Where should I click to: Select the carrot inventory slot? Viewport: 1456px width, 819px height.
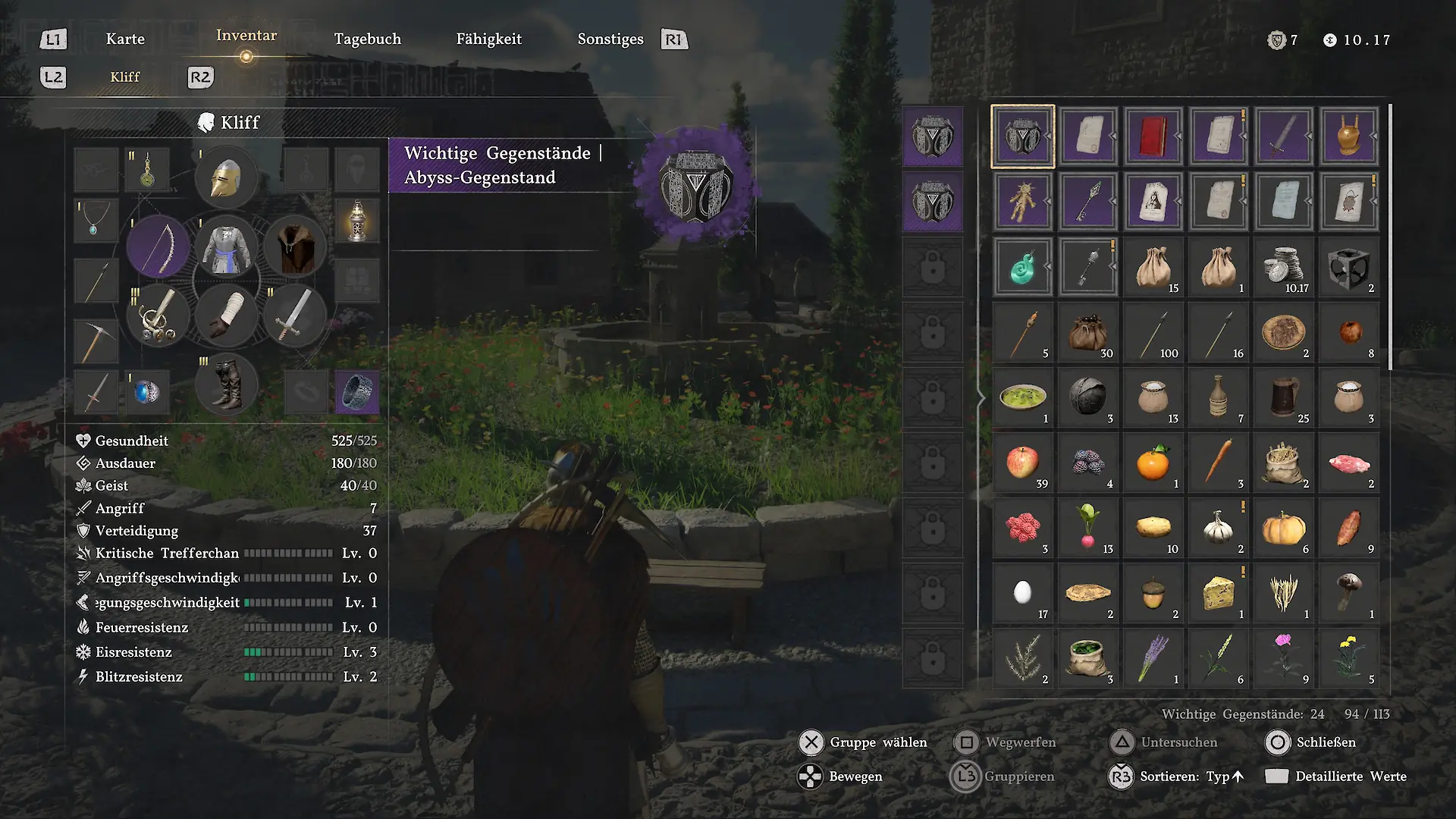1218,463
